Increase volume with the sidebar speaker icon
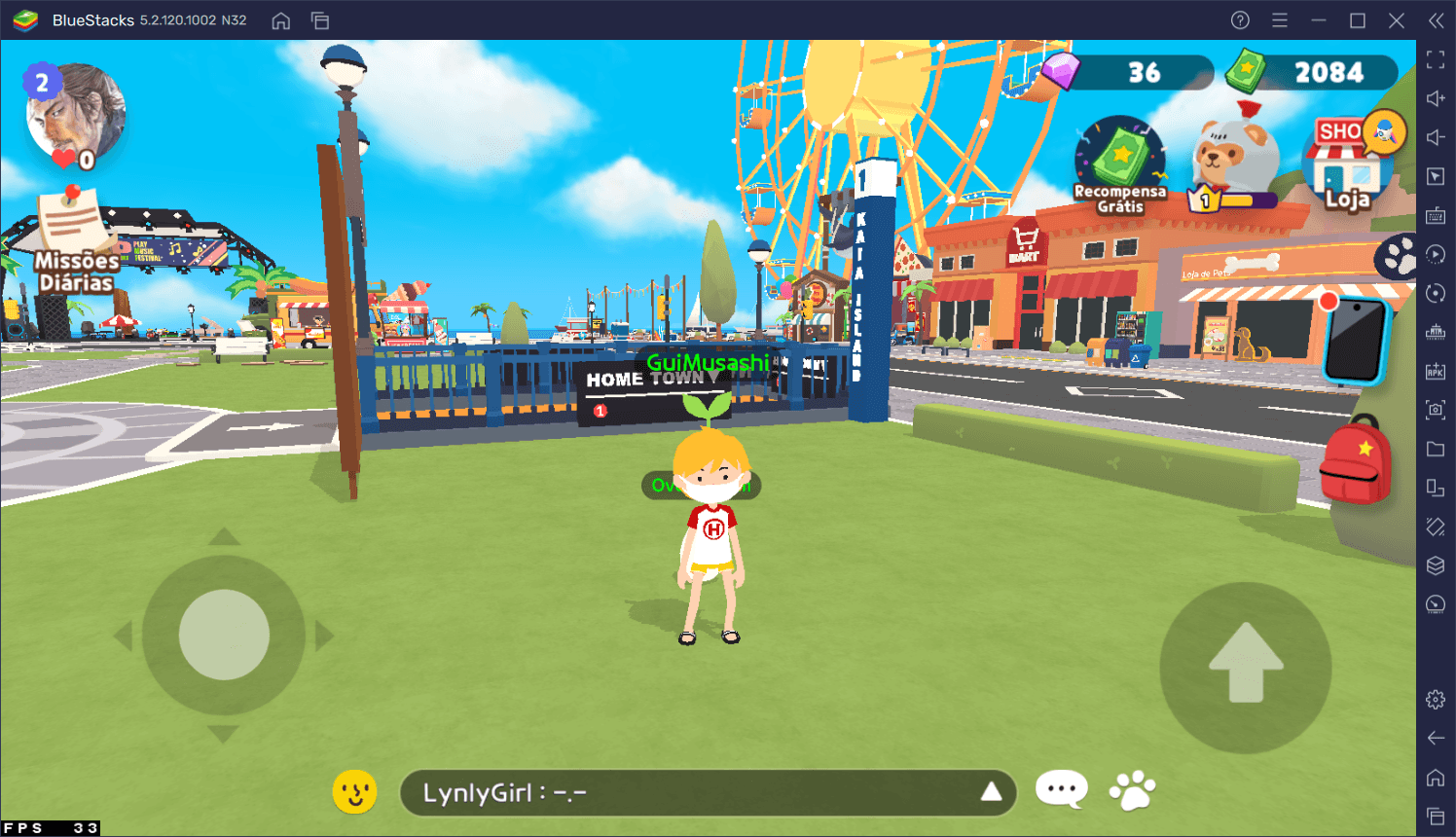Viewport: 1456px width, 837px height. point(1435,97)
